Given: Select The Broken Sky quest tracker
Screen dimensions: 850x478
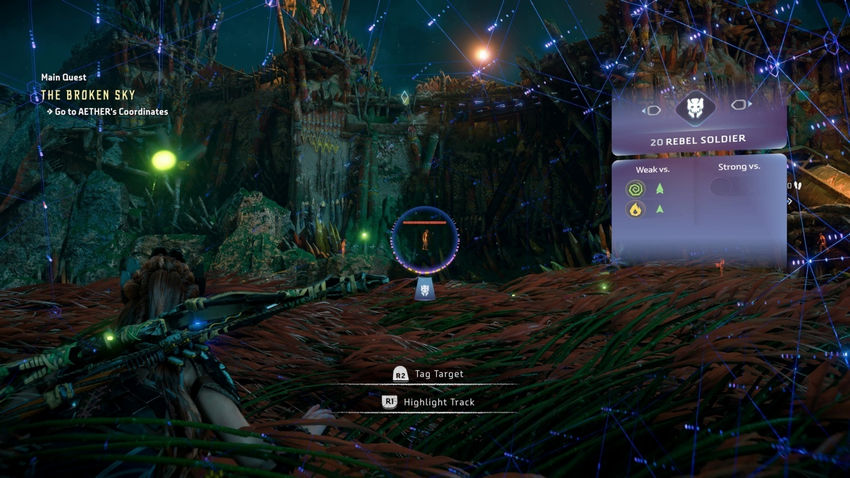Looking at the screenshot, I should click(x=88, y=95).
